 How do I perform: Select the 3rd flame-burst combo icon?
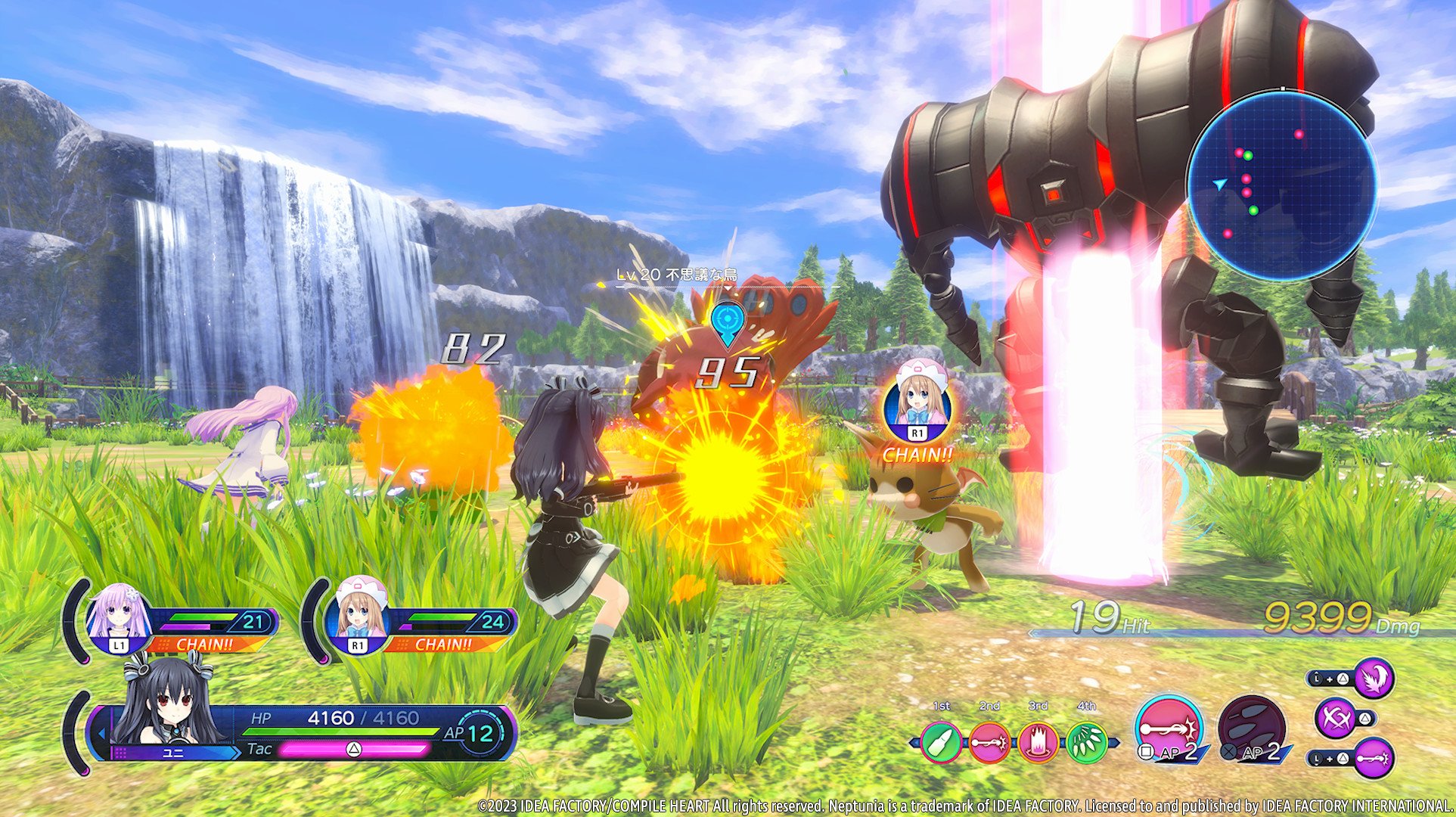coord(1037,741)
